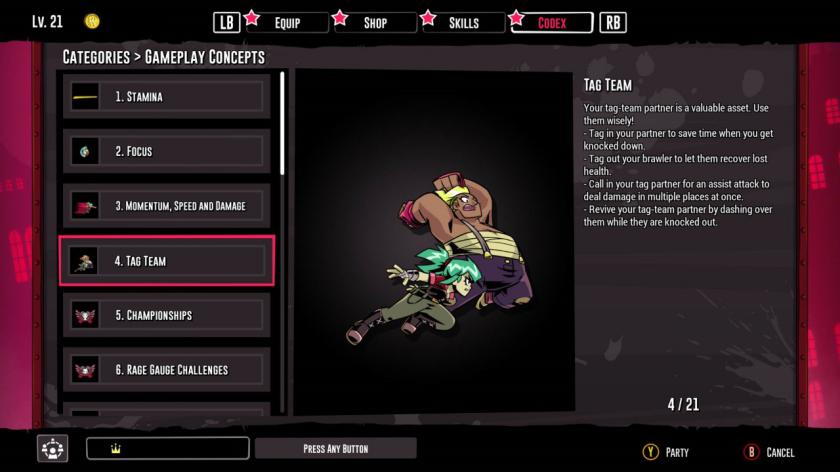Open Rage Gauge Challenges entry
Screen dimensions: 840x472
tap(167, 370)
